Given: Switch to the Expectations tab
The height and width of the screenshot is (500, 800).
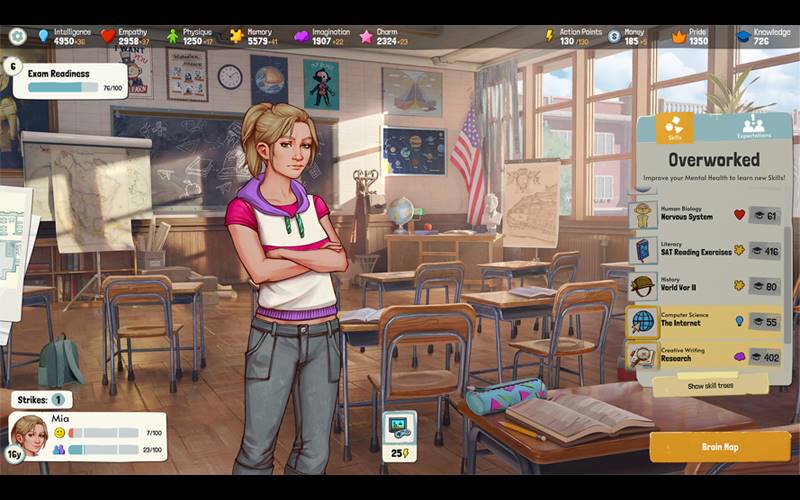Looking at the screenshot, I should click(x=754, y=128).
